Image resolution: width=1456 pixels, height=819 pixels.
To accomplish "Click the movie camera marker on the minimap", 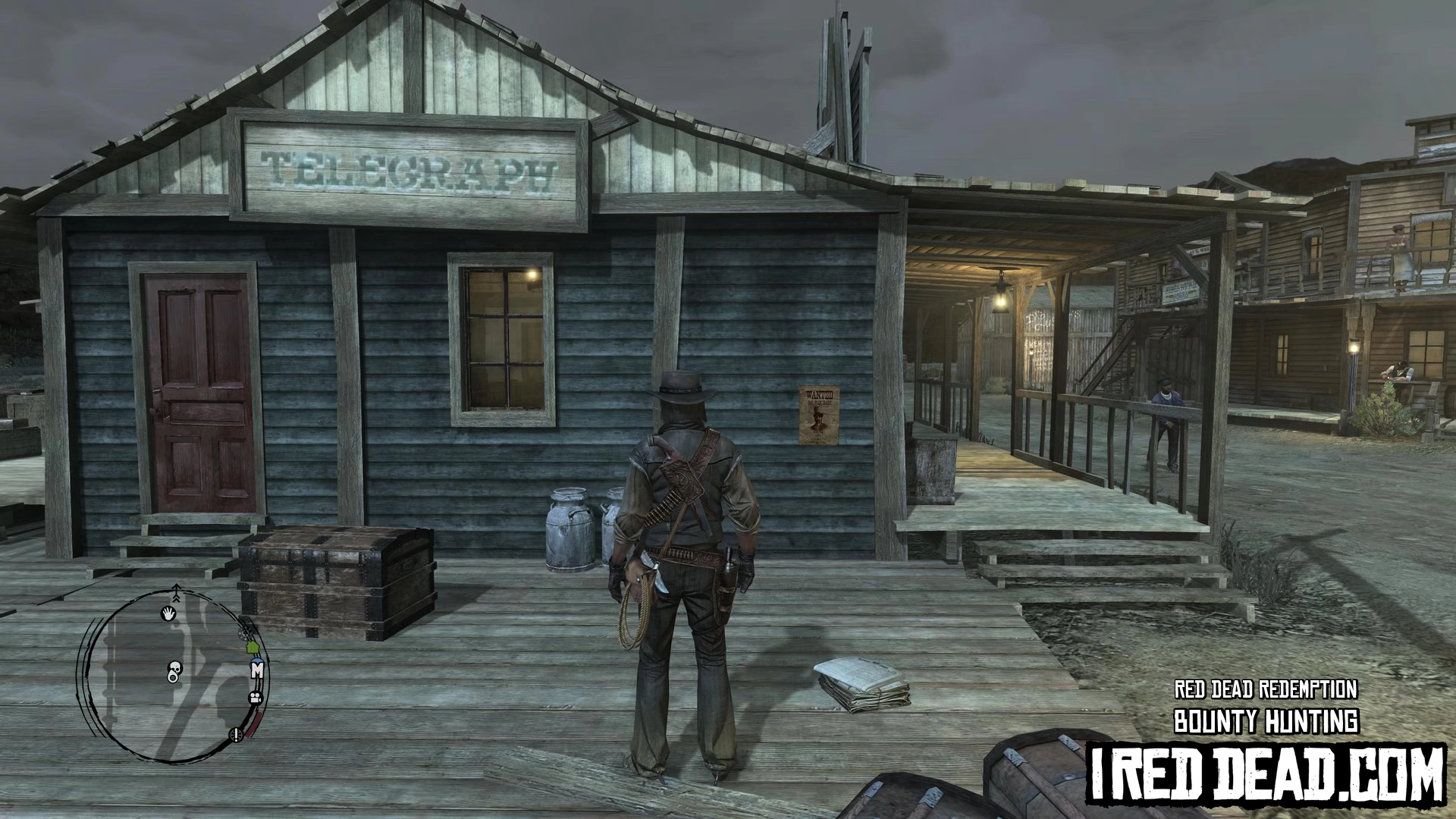I will coord(254,698).
